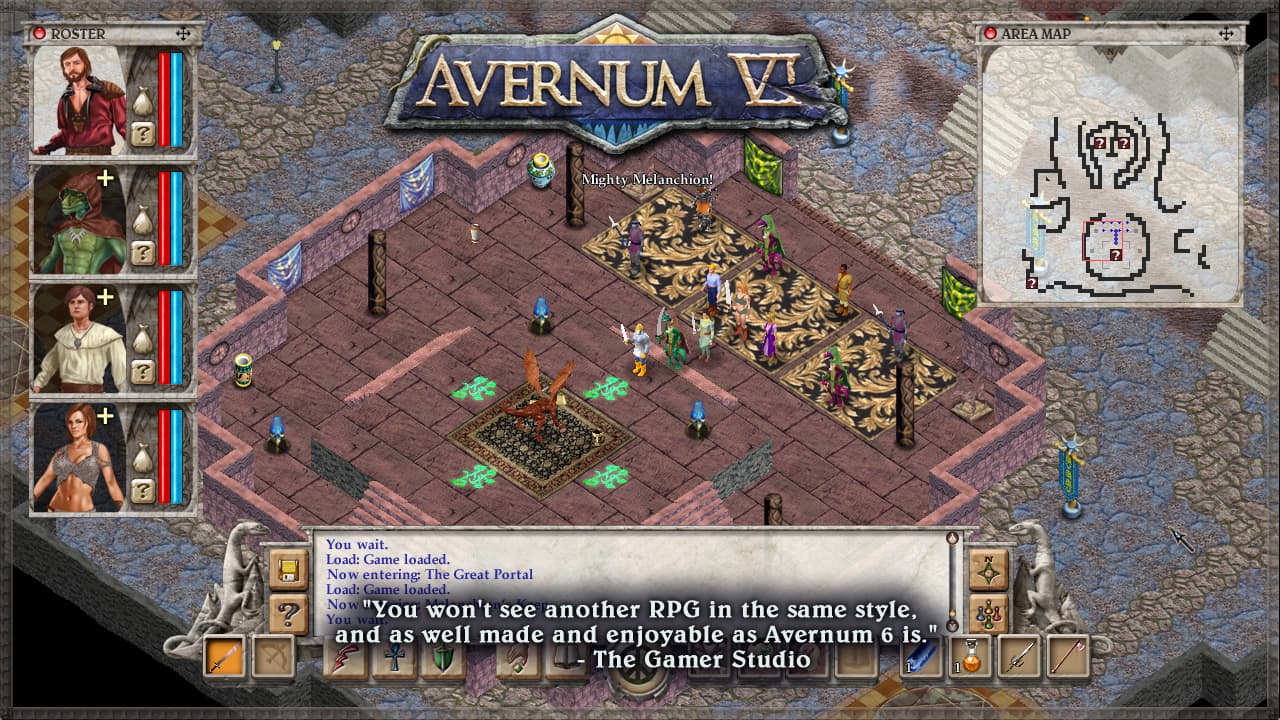Image resolution: width=1280 pixels, height=720 pixels.
Task: Select the white-shirted character portrait
Action: coord(80,338)
